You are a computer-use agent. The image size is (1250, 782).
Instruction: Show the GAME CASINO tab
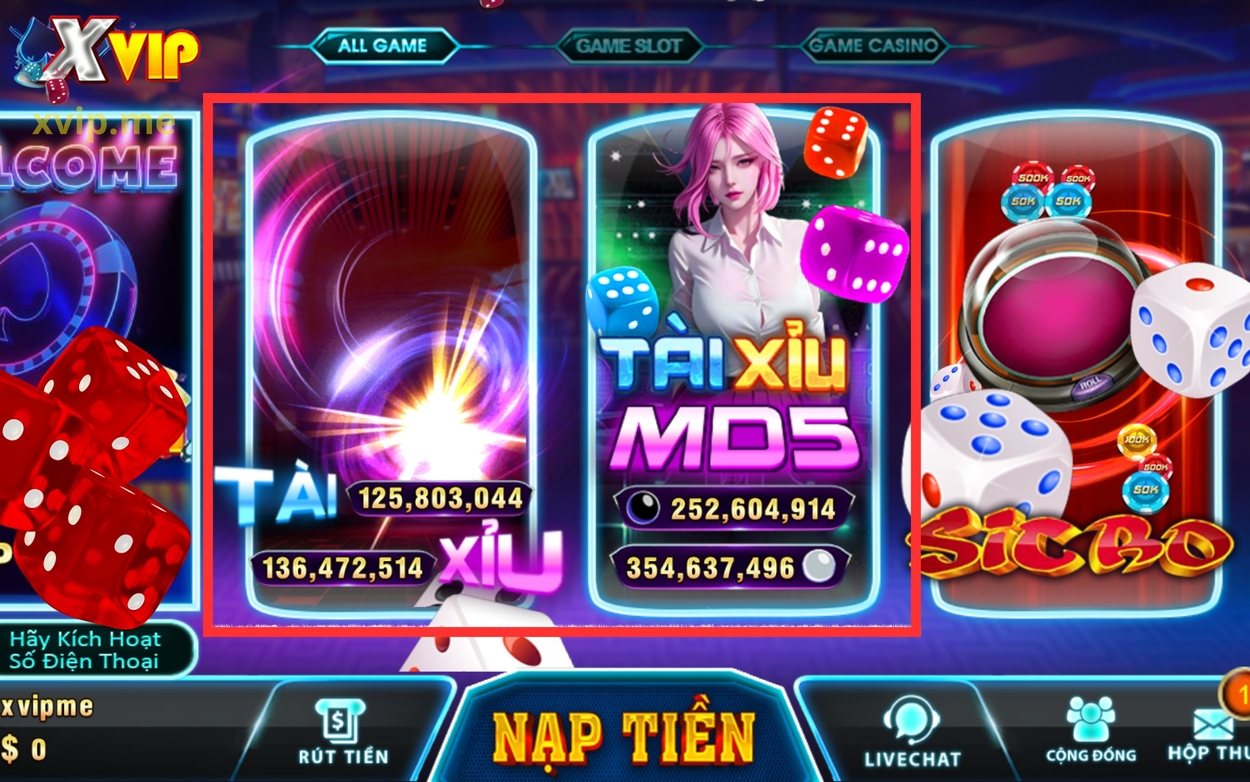point(874,46)
